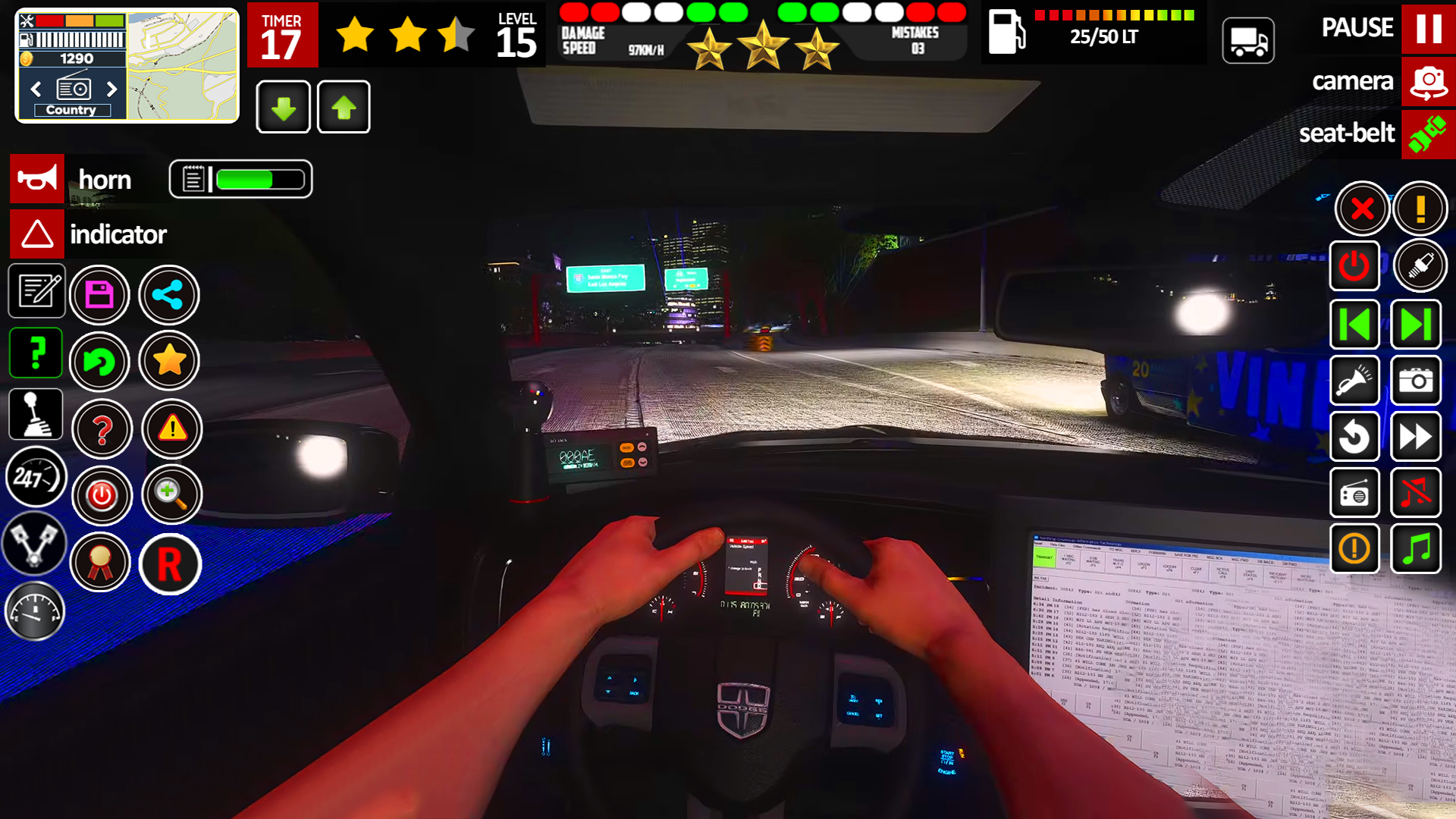
Task: Turn on the radio icon
Action: point(1354,493)
